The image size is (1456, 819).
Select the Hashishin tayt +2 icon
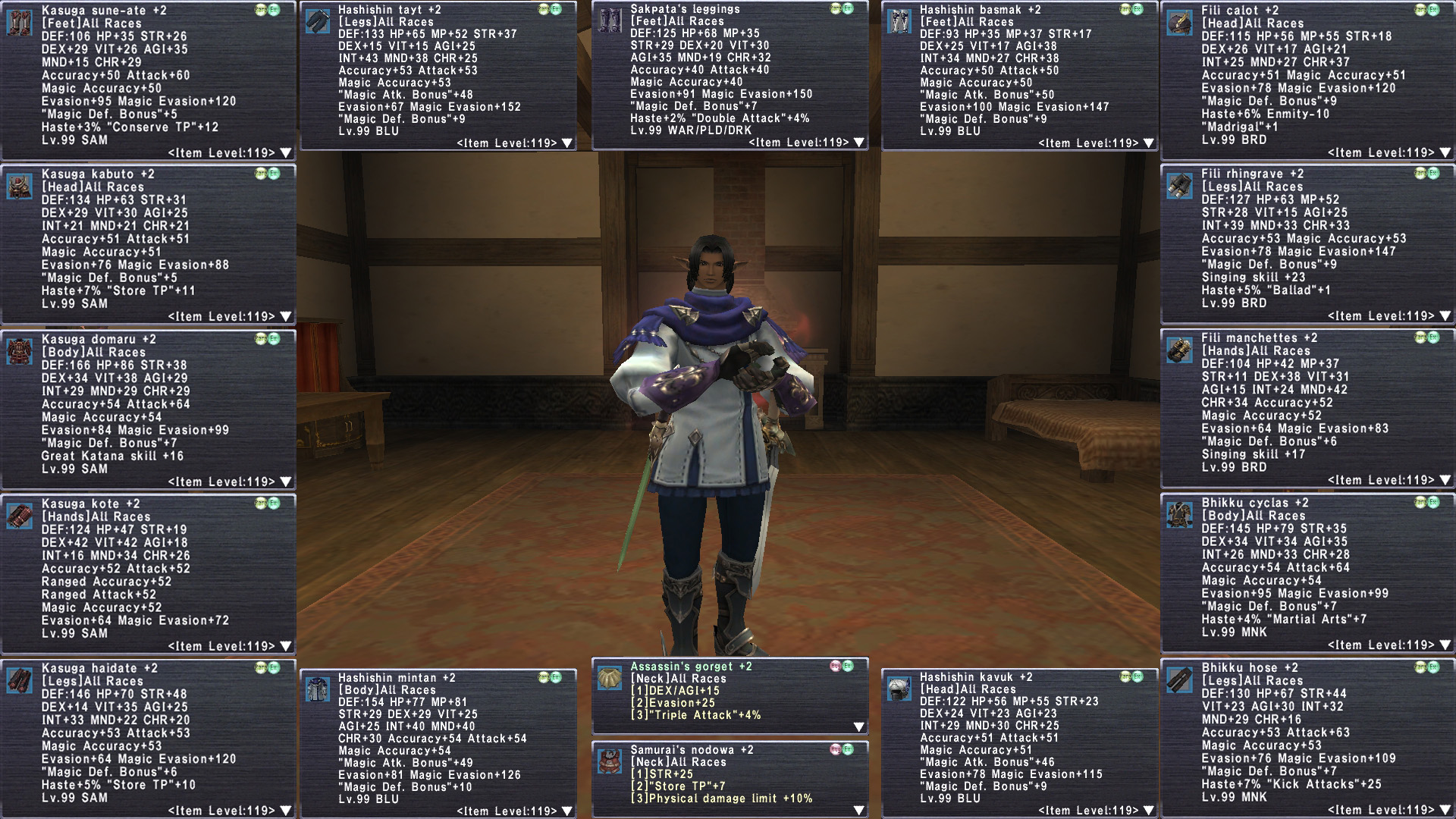point(317,21)
